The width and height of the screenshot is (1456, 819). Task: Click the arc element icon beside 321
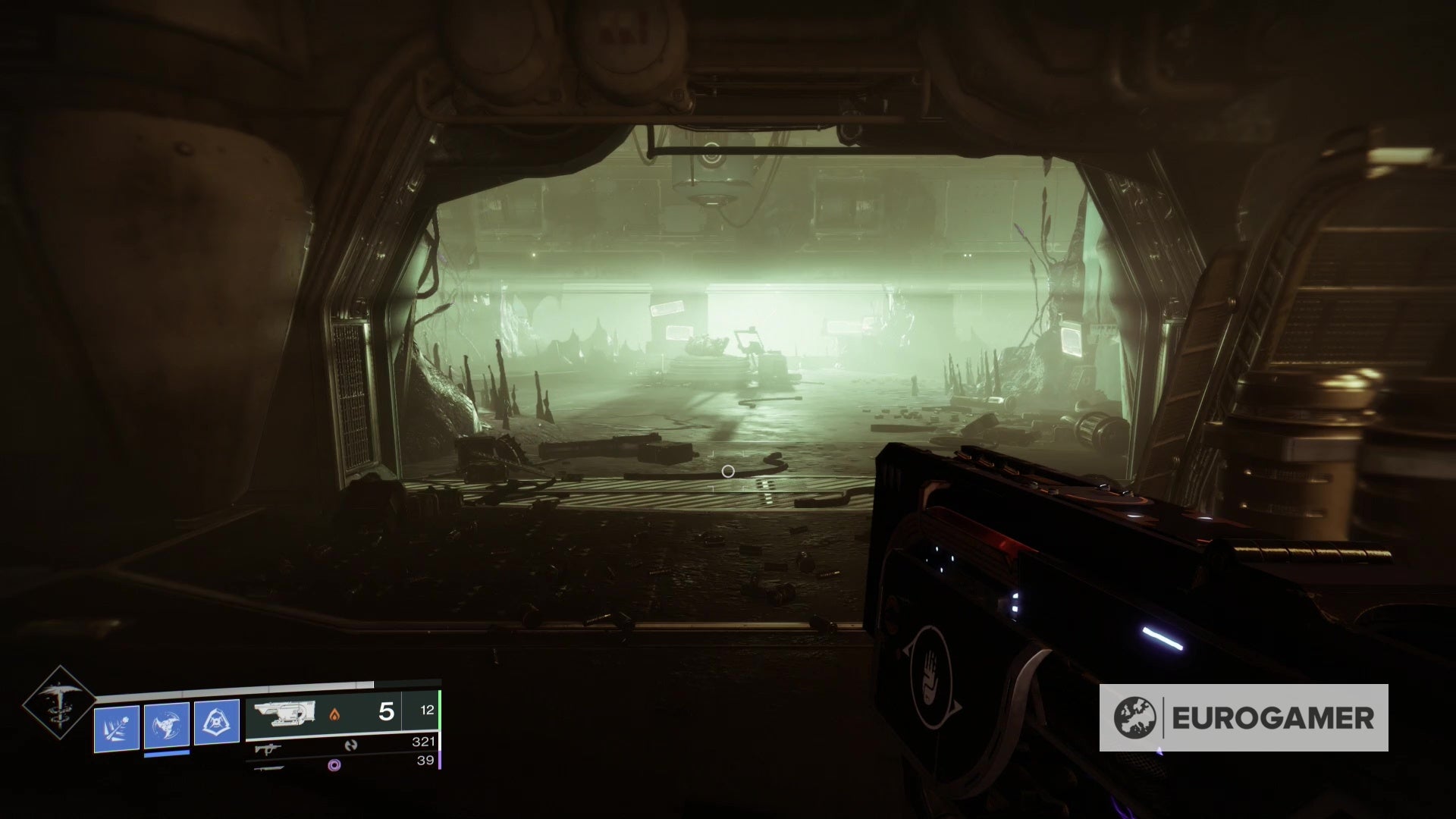[351, 745]
